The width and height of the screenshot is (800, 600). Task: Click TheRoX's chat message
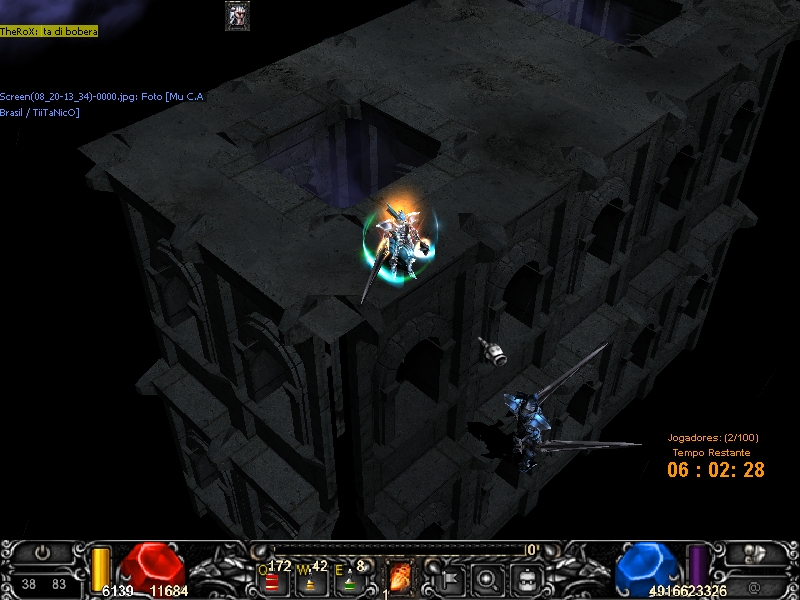[49, 32]
